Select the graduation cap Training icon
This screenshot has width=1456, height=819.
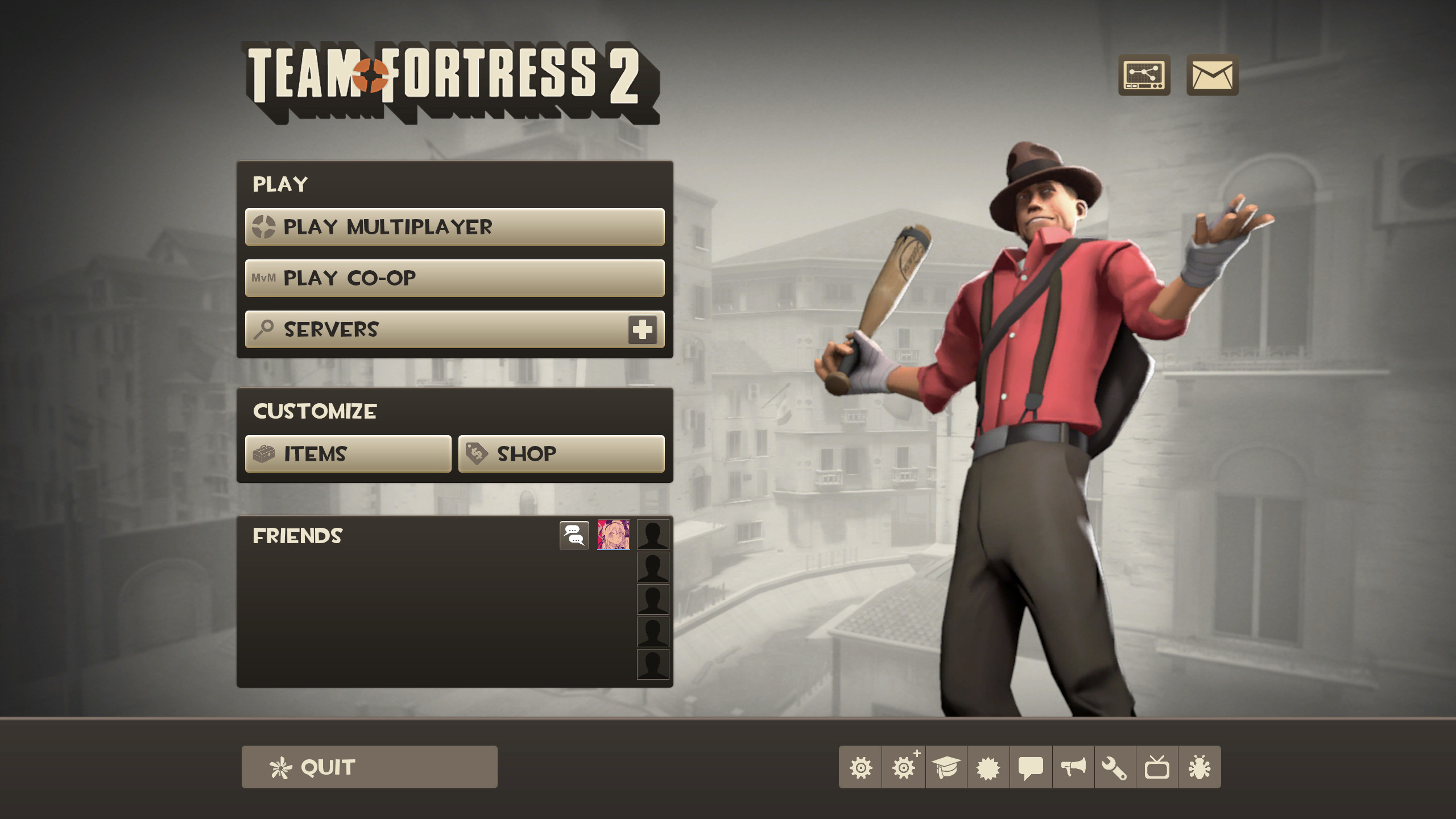946,766
